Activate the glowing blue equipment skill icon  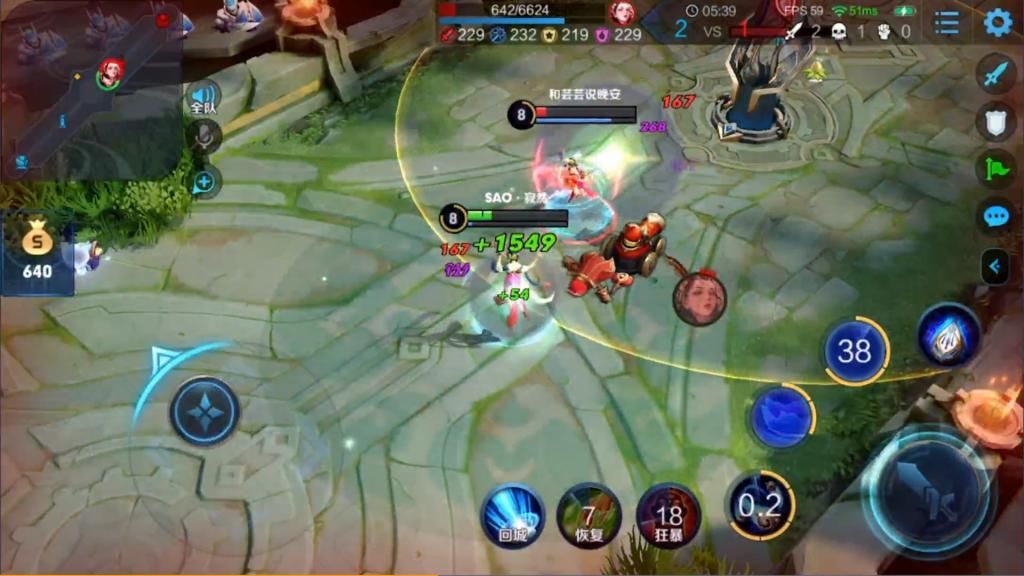click(948, 338)
